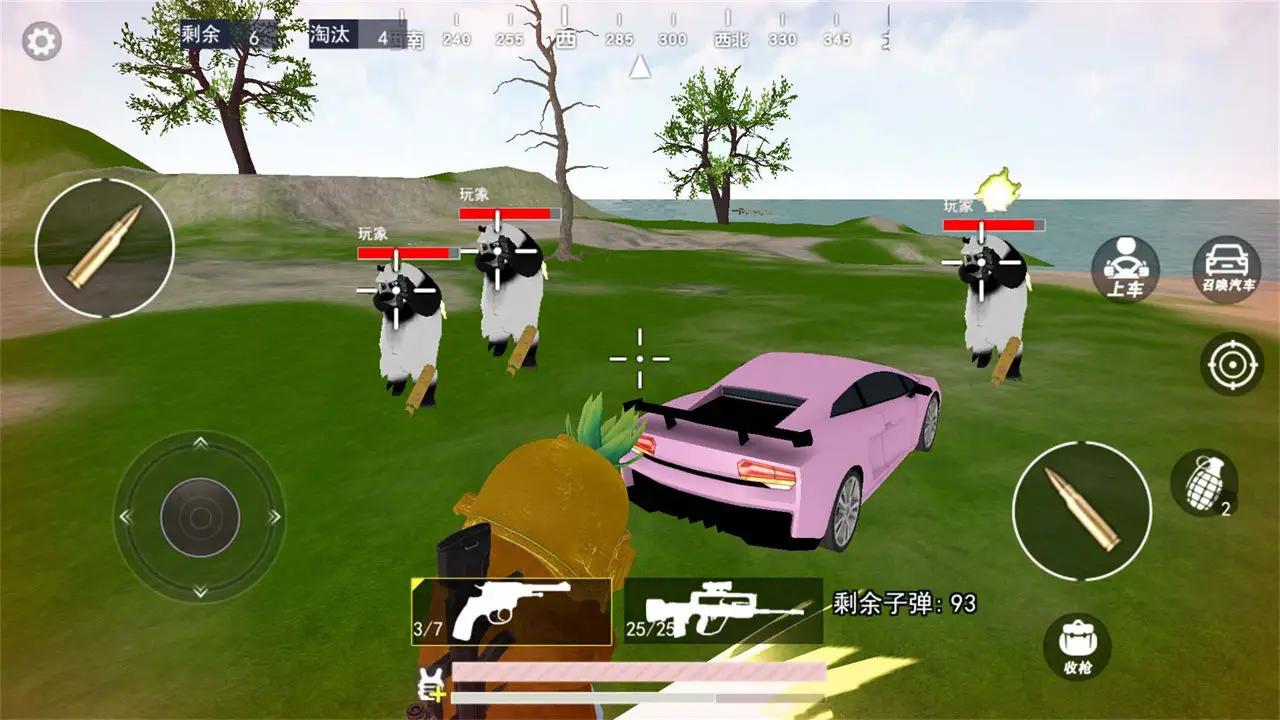The height and width of the screenshot is (720, 1280).
Task: Switch to the revolver weapon slot 3/7
Action: pos(512,612)
